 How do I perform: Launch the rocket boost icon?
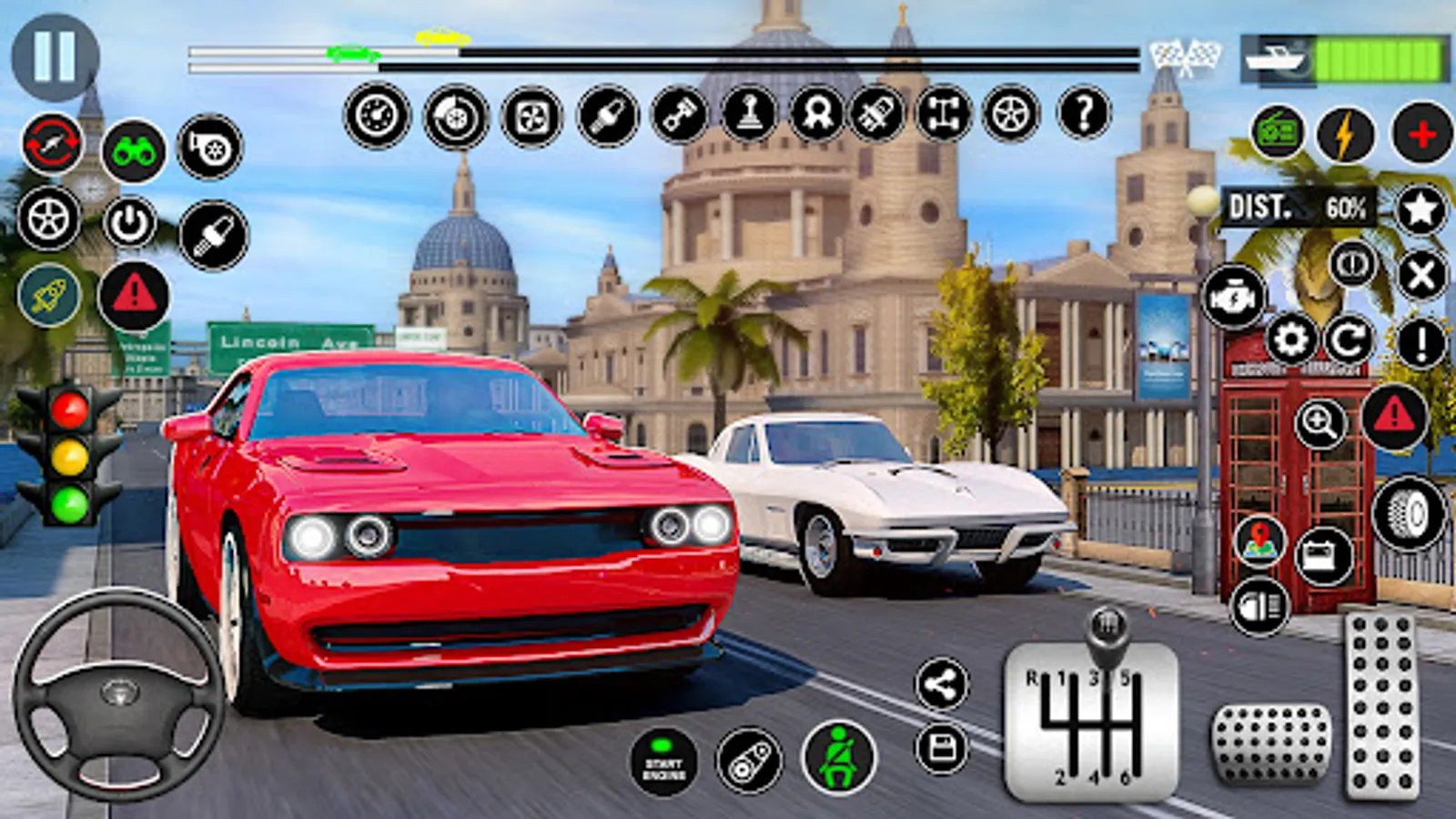coord(48,297)
